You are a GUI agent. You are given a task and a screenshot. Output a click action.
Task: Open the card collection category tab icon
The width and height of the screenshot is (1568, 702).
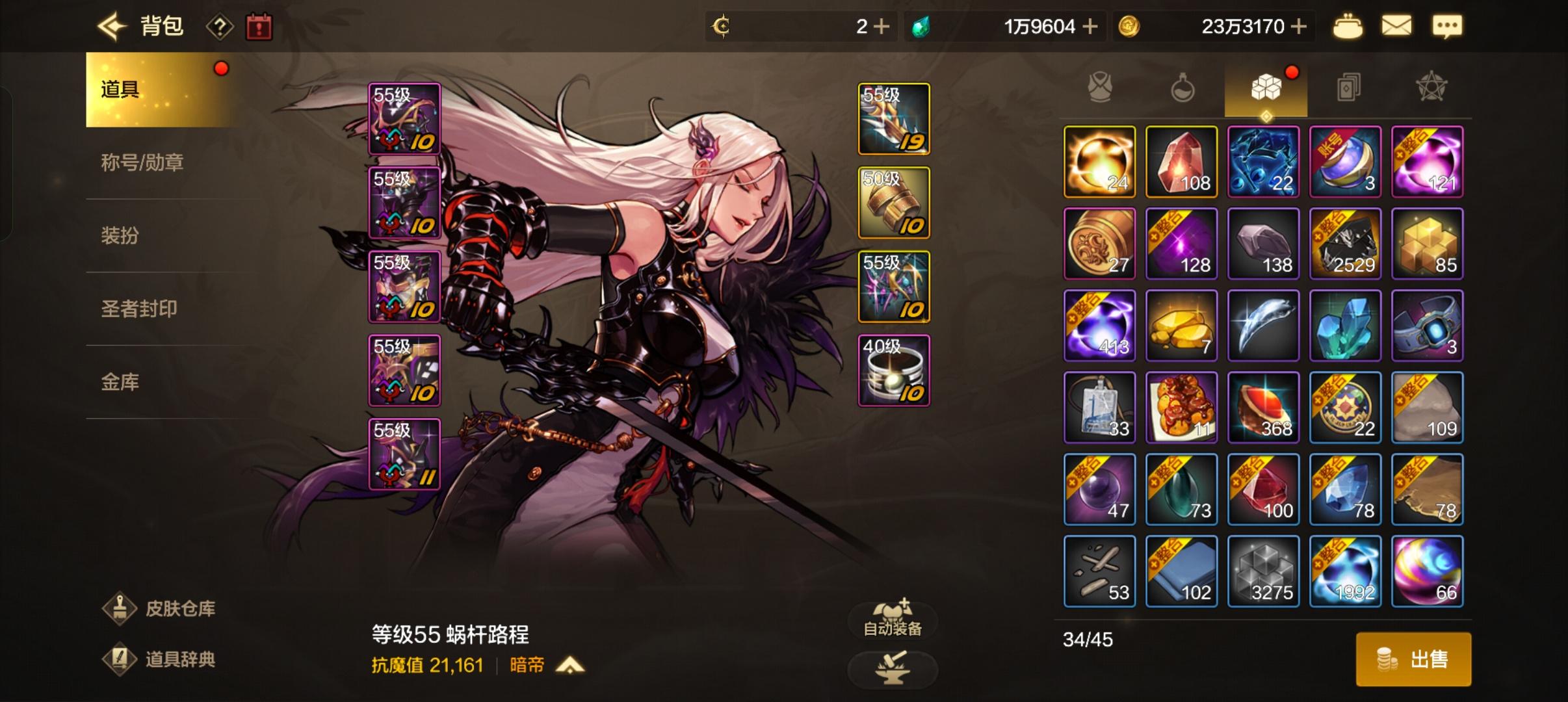click(x=1348, y=88)
